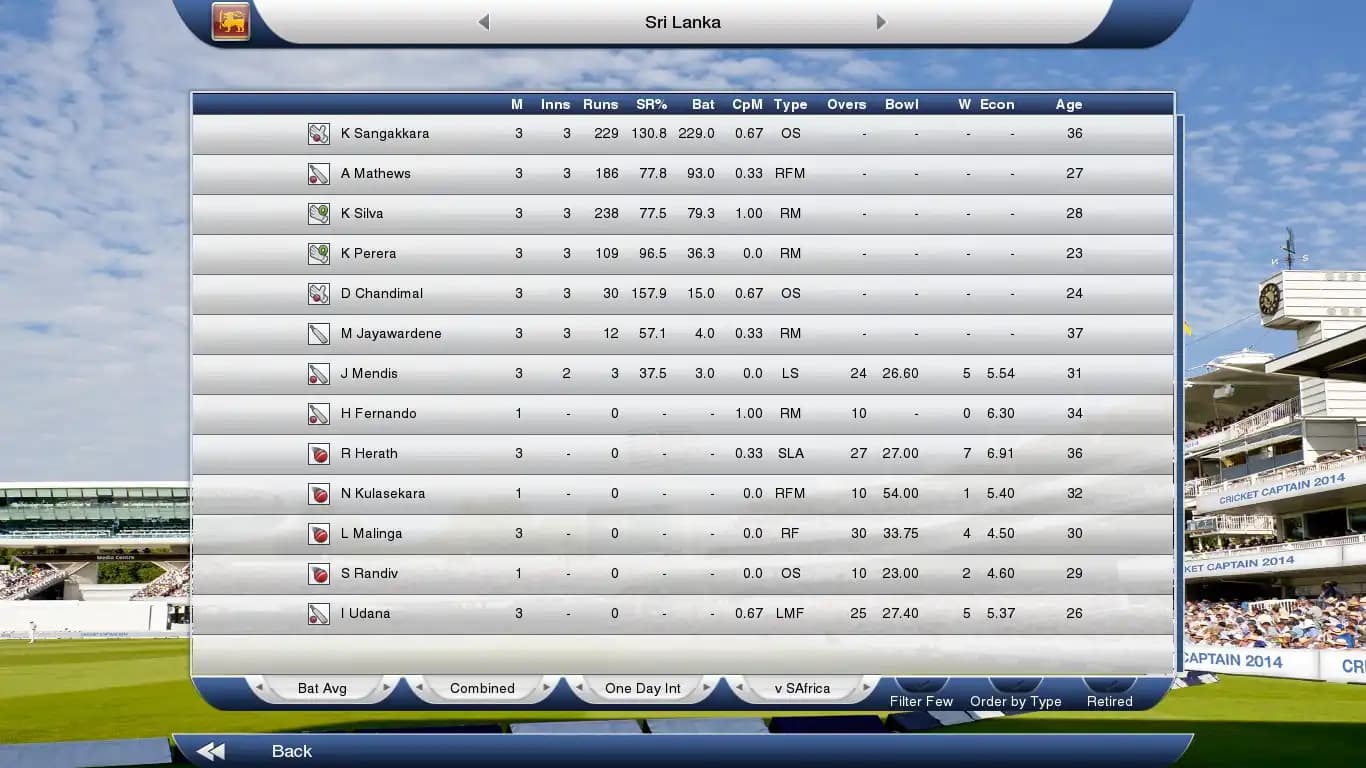Click the right arrow beside Bat Avg
The width and height of the screenshot is (1366, 768).
tap(389, 688)
